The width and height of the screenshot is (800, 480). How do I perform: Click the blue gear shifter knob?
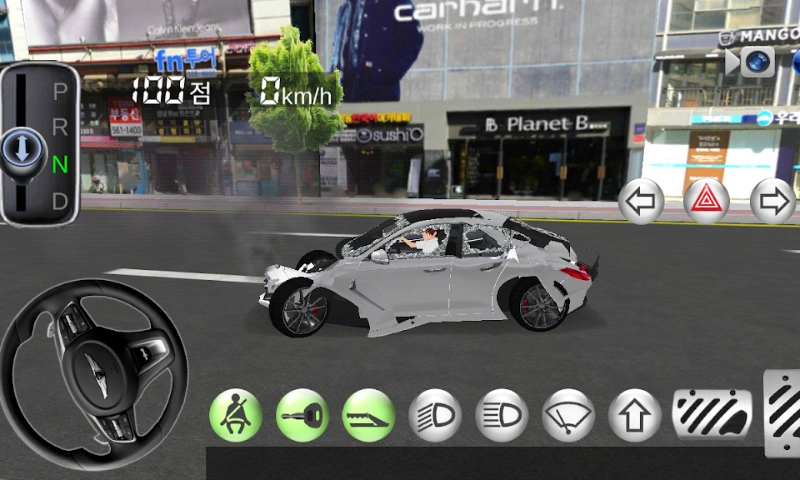click(20, 151)
